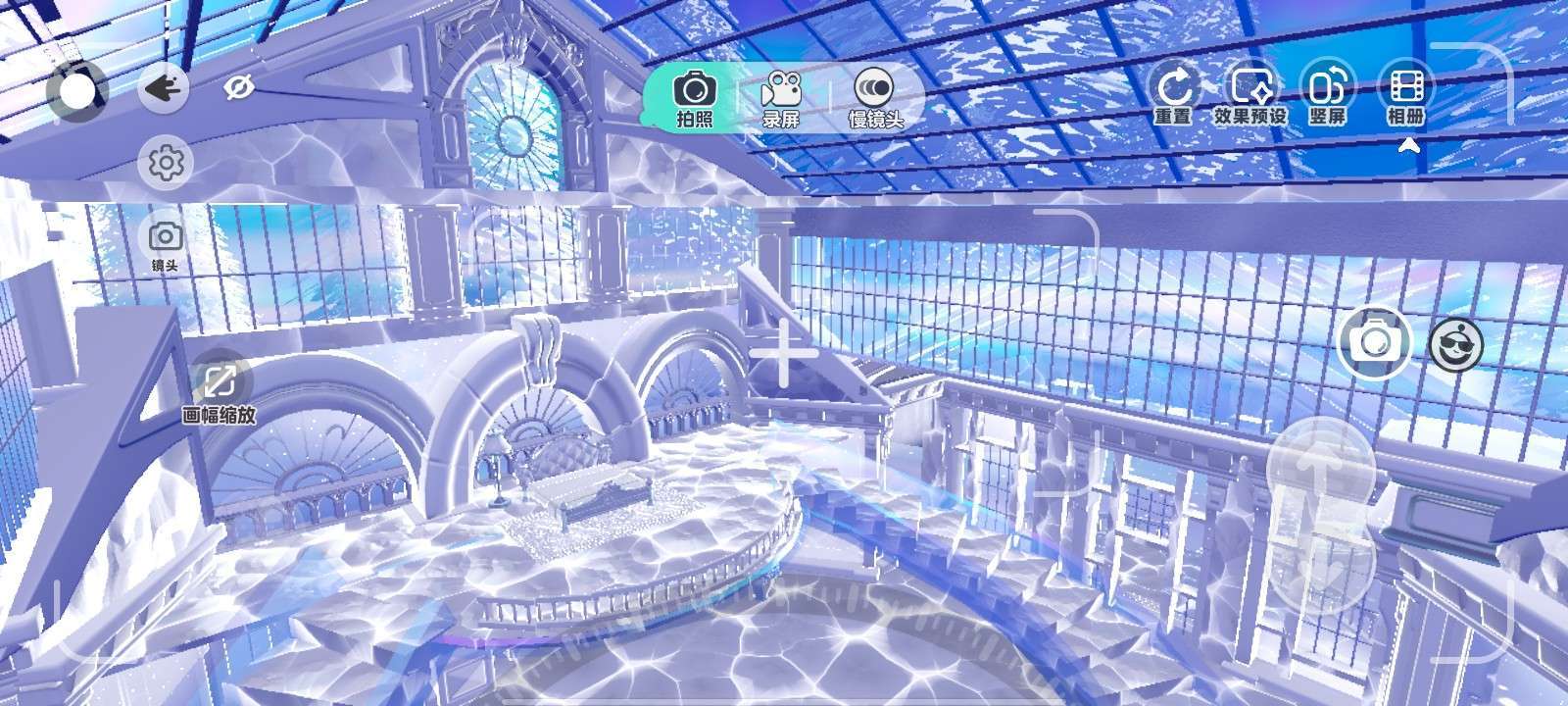Go back with the arrow button
This screenshot has width=1568, height=706.
pyautogui.click(x=162, y=90)
